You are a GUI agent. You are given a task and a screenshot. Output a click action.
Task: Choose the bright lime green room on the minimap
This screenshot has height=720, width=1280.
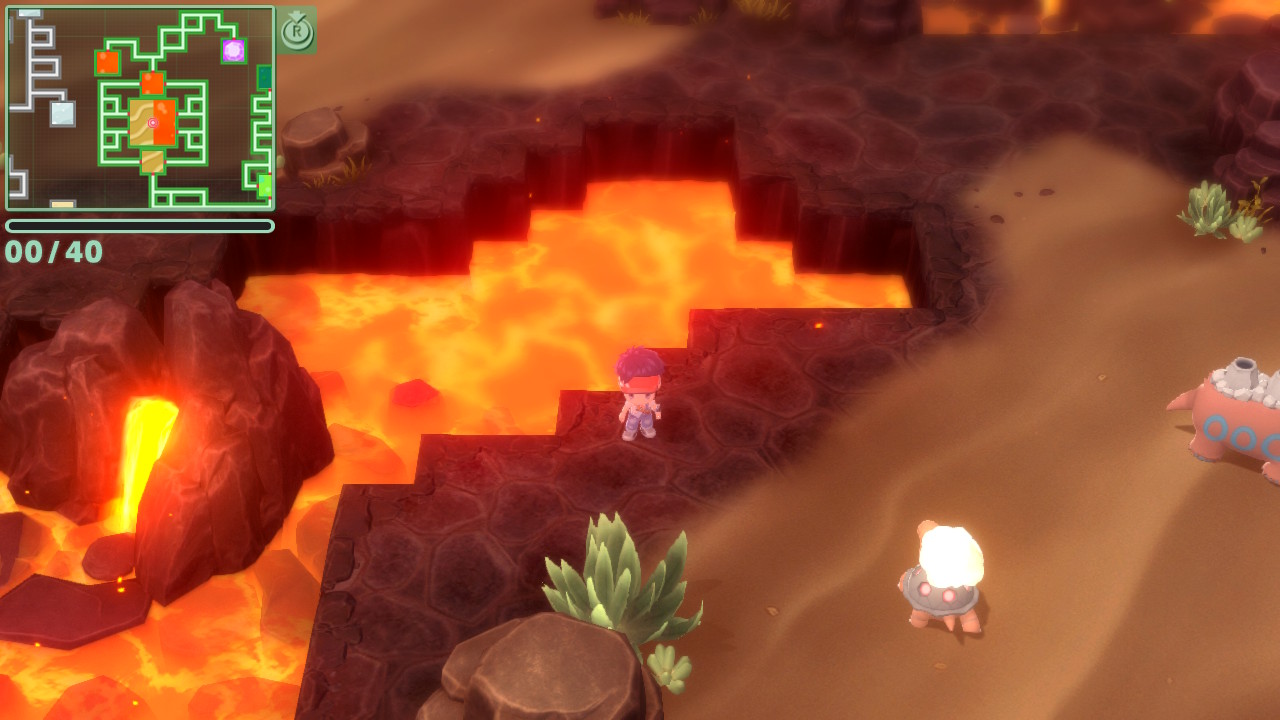(265, 185)
